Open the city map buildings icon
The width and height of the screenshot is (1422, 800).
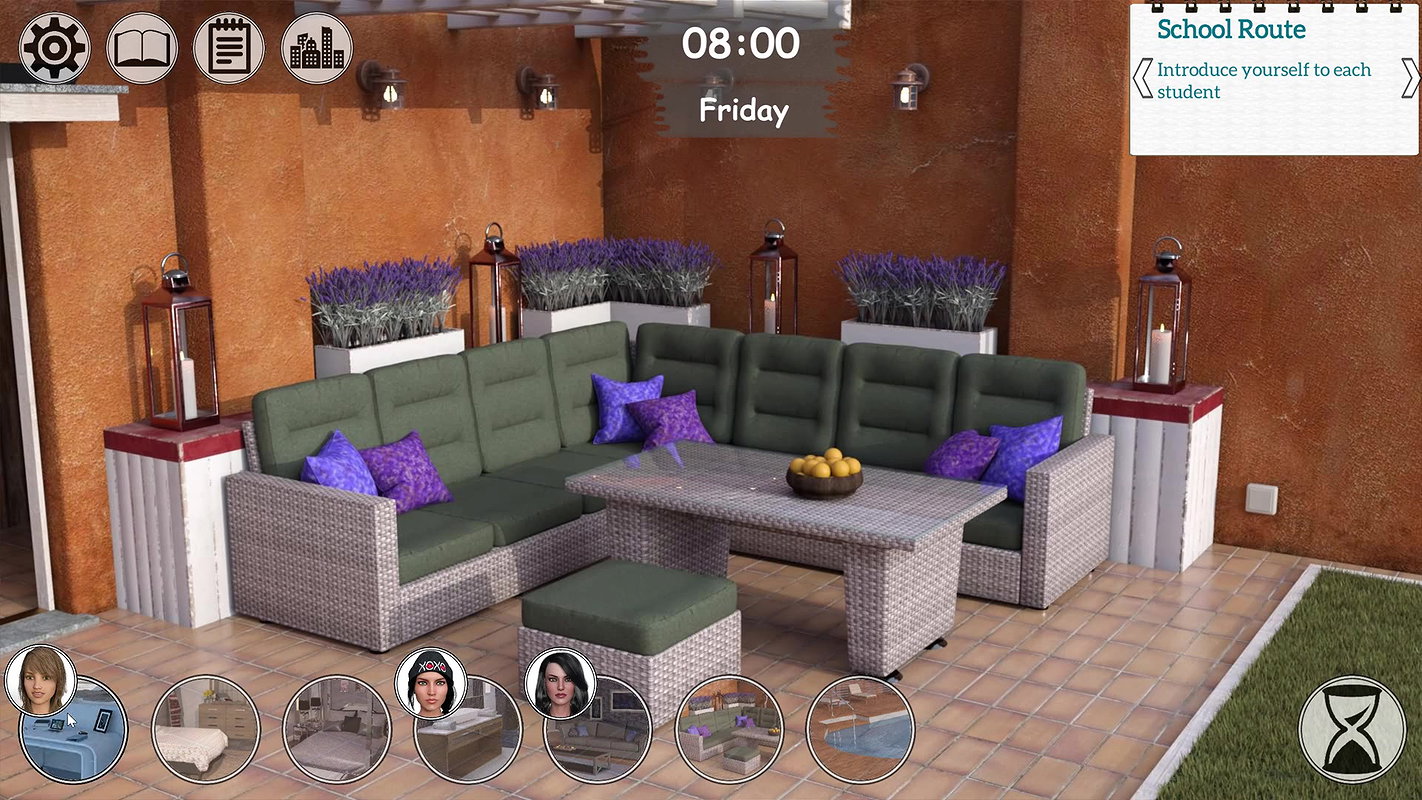coord(317,48)
